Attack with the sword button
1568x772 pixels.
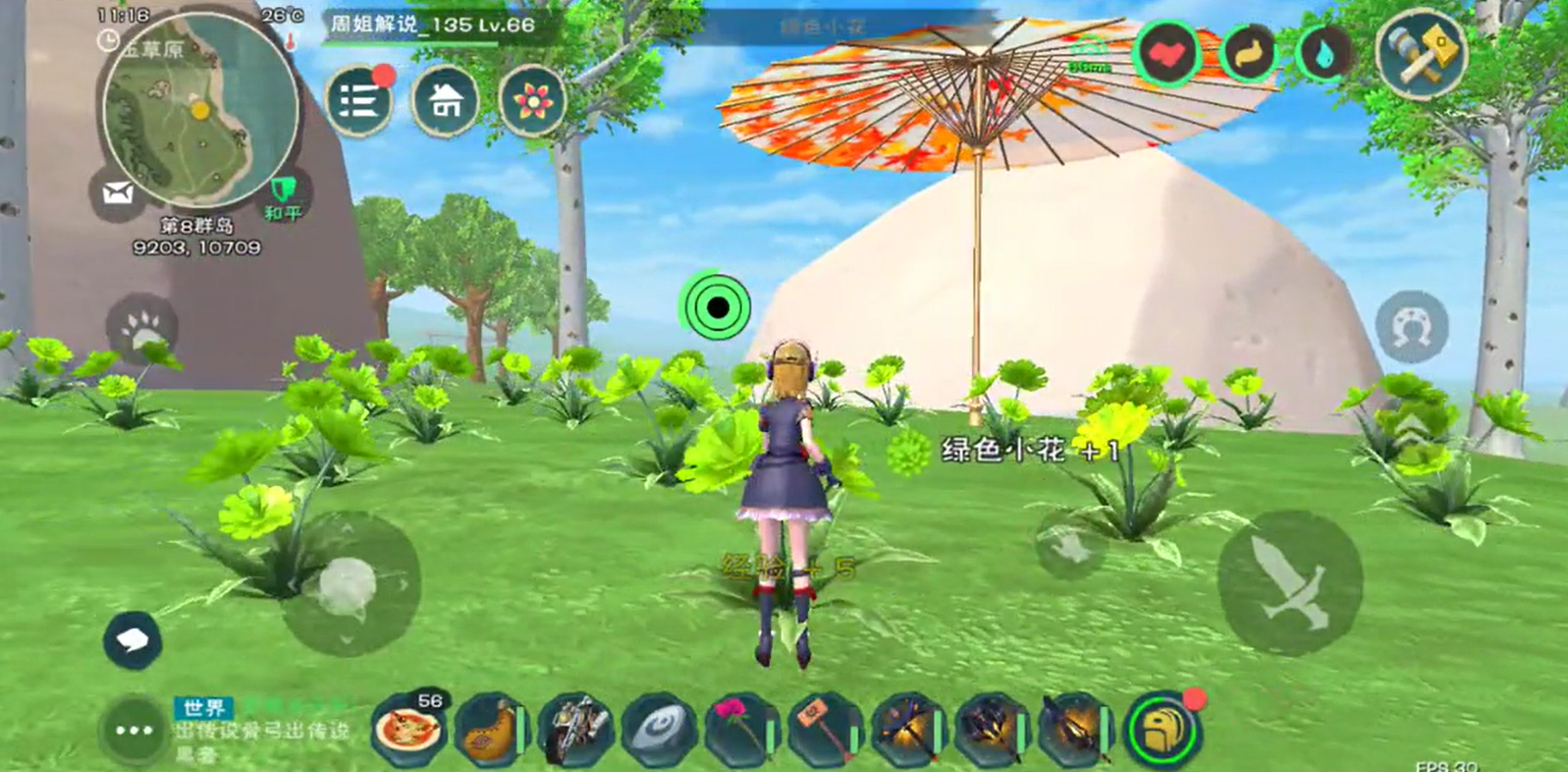point(1289,581)
